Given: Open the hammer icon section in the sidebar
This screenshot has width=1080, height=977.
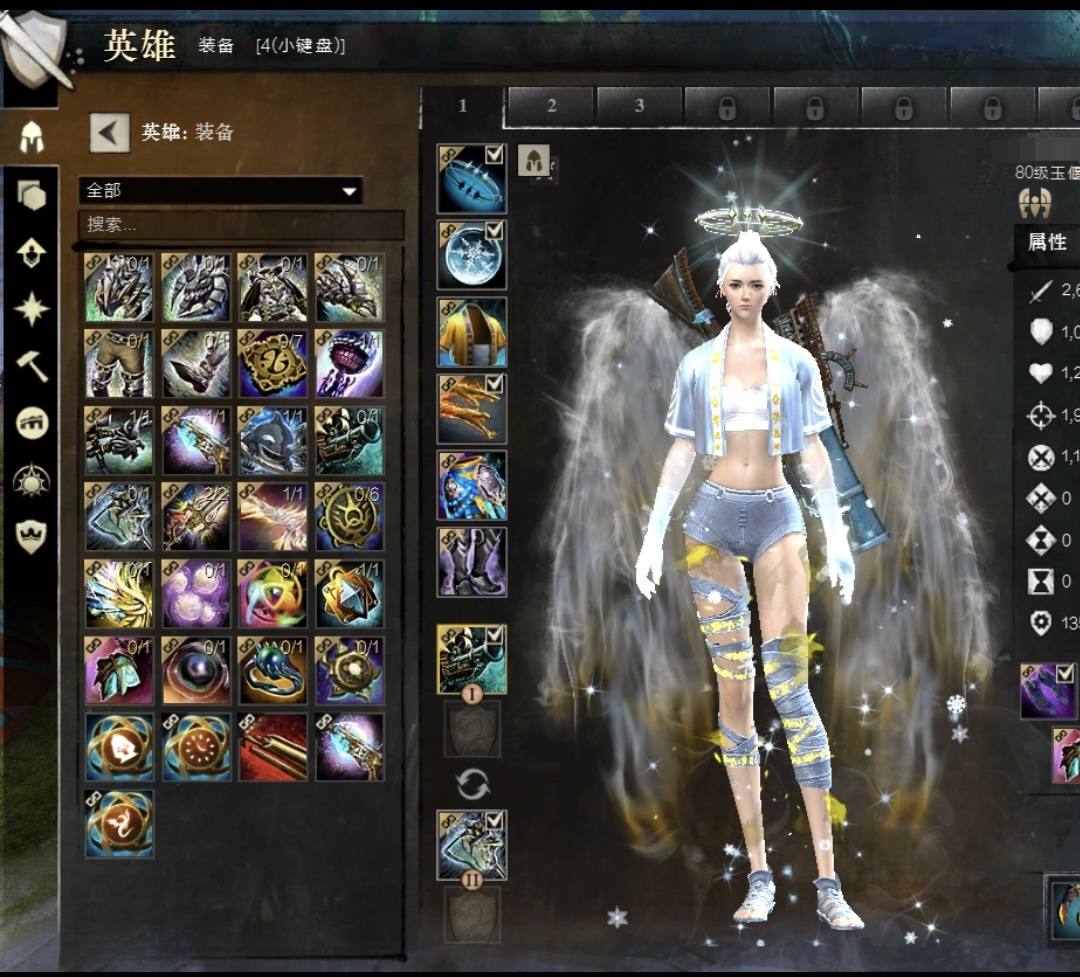Looking at the screenshot, I should pyautogui.click(x=32, y=367).
